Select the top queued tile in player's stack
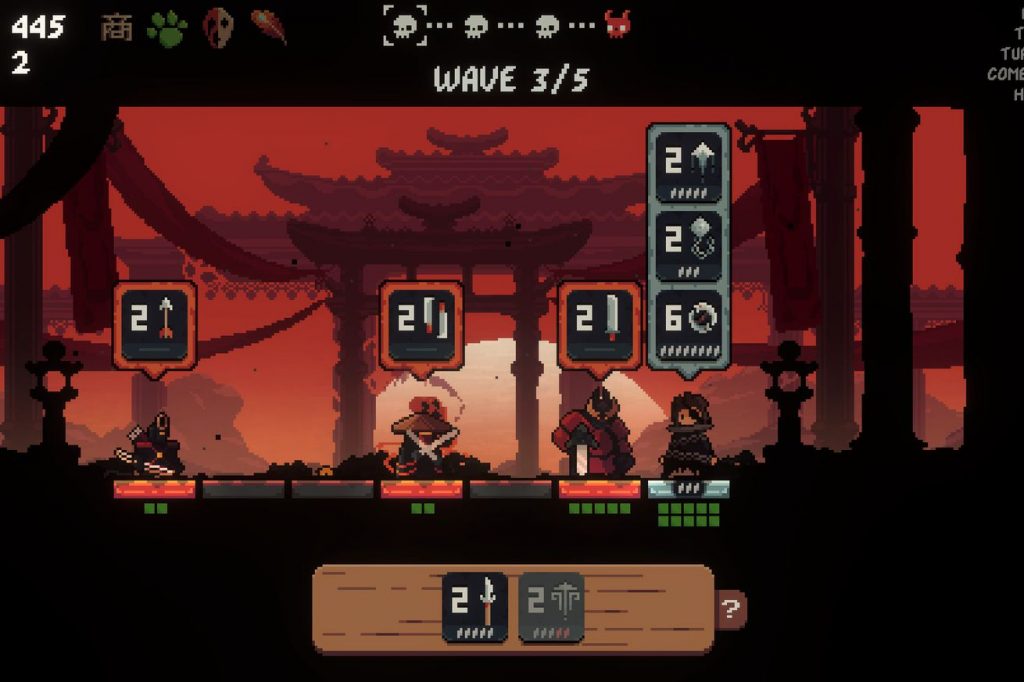 coord(689,165)
